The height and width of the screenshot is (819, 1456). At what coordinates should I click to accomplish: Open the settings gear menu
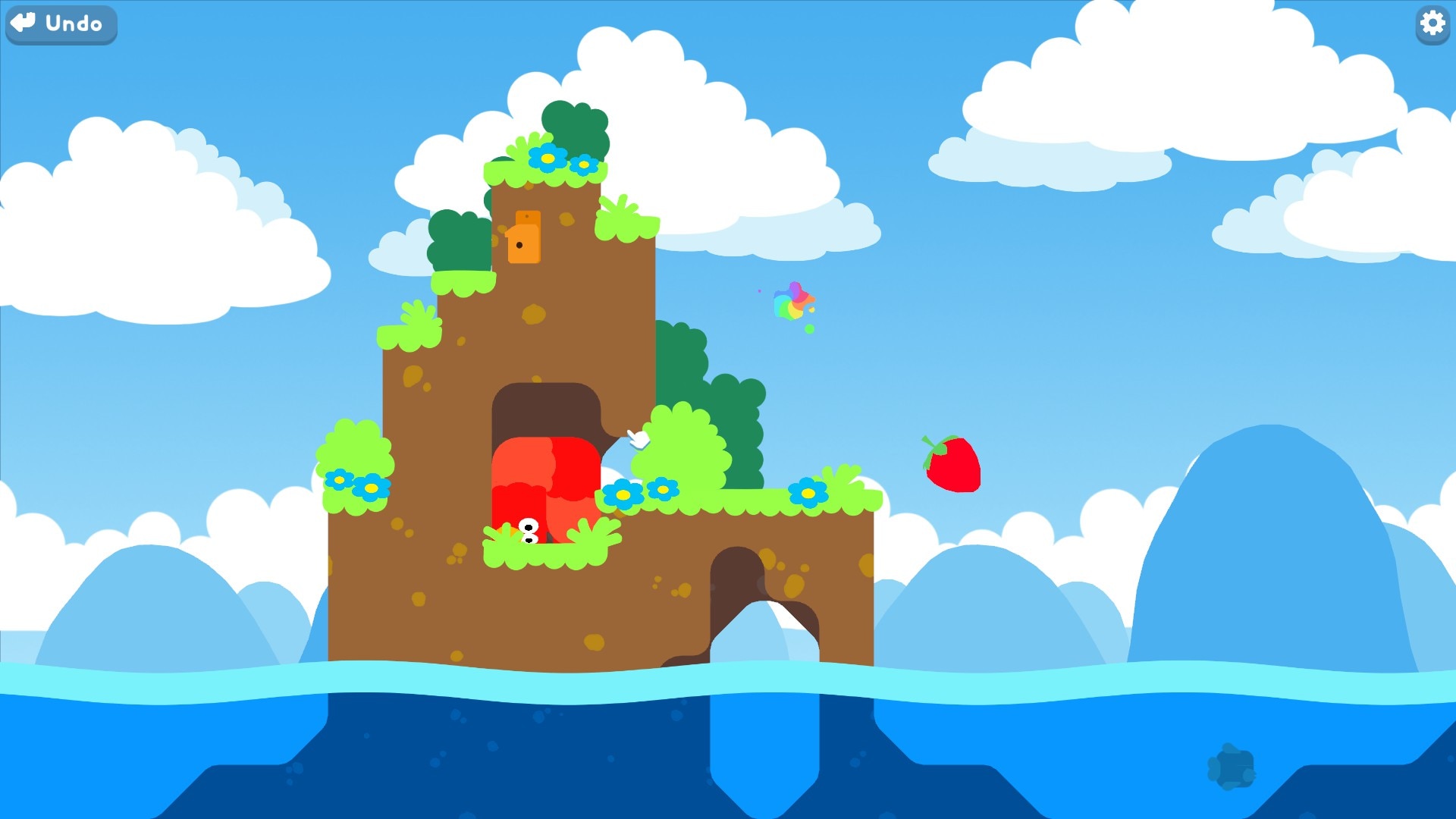(1432, 24)
